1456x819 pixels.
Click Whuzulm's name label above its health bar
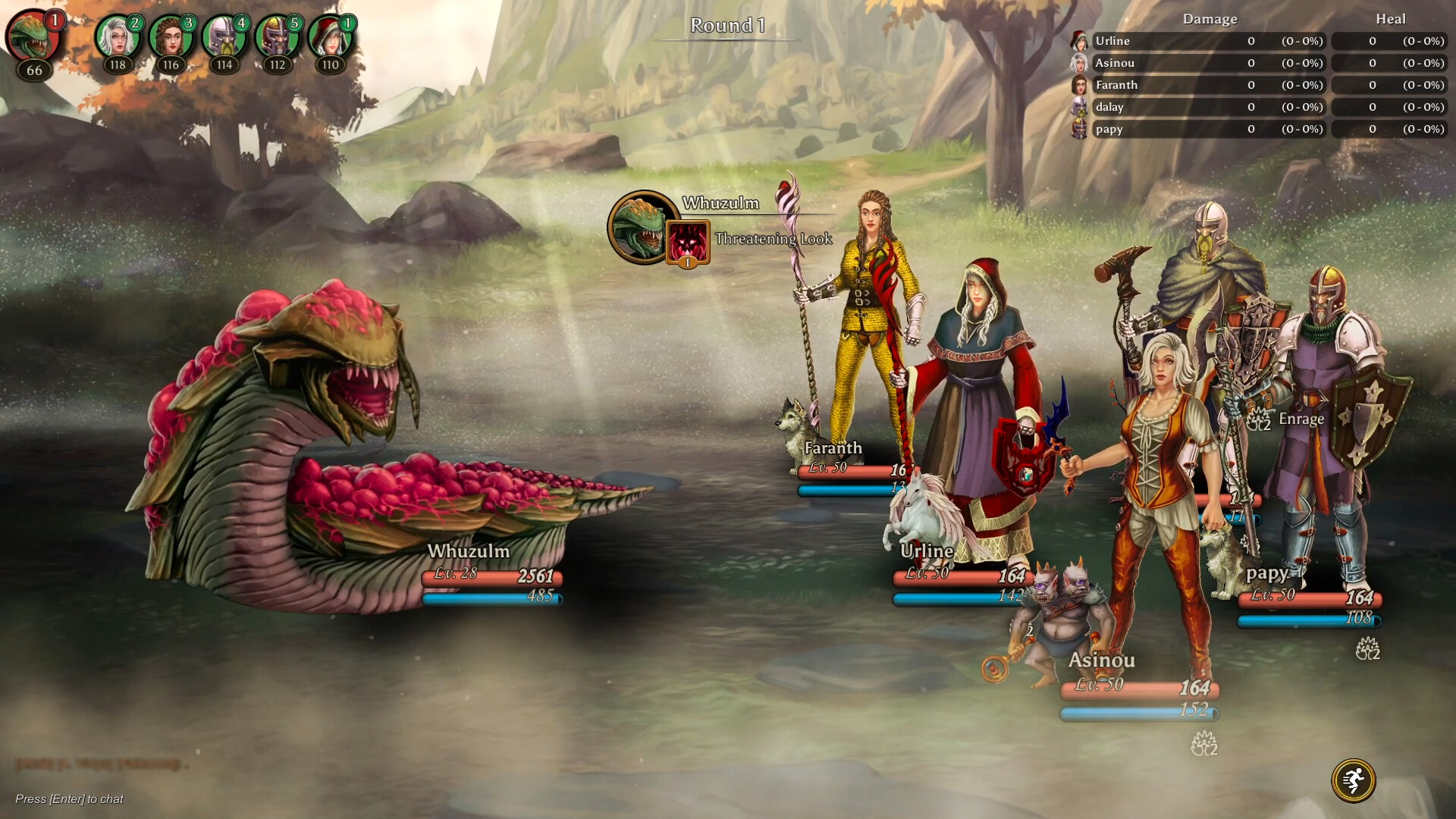tap(469, 551)
